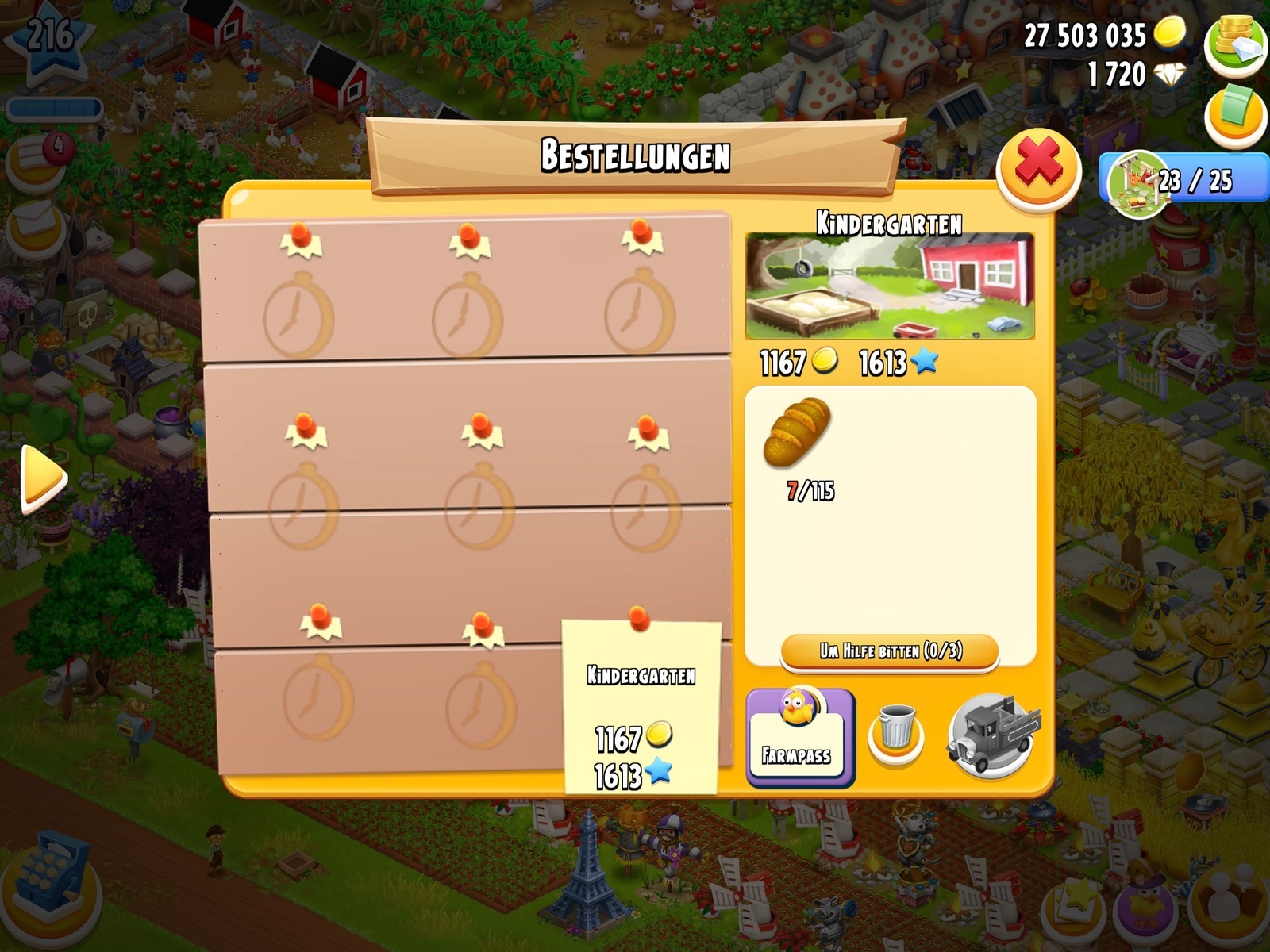The width and height of the screenshot is (1270, 952).
Task: Open the green voucher icon
Action: pos(1235,115)
